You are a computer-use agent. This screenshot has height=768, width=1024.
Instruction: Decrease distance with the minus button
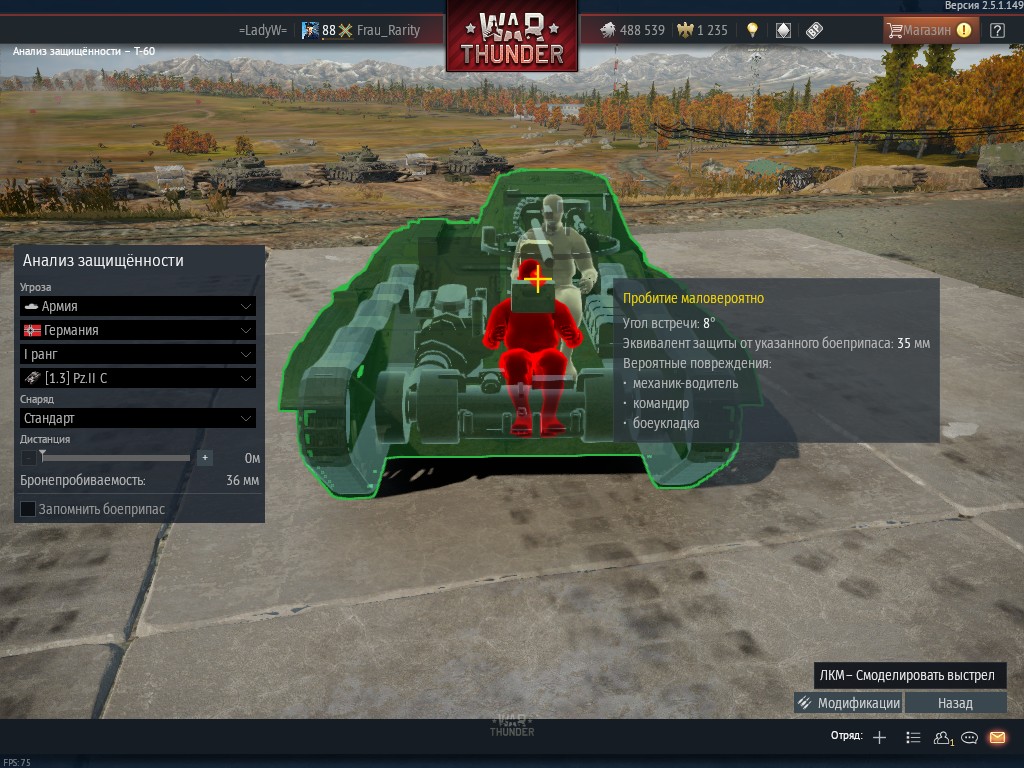28,458
